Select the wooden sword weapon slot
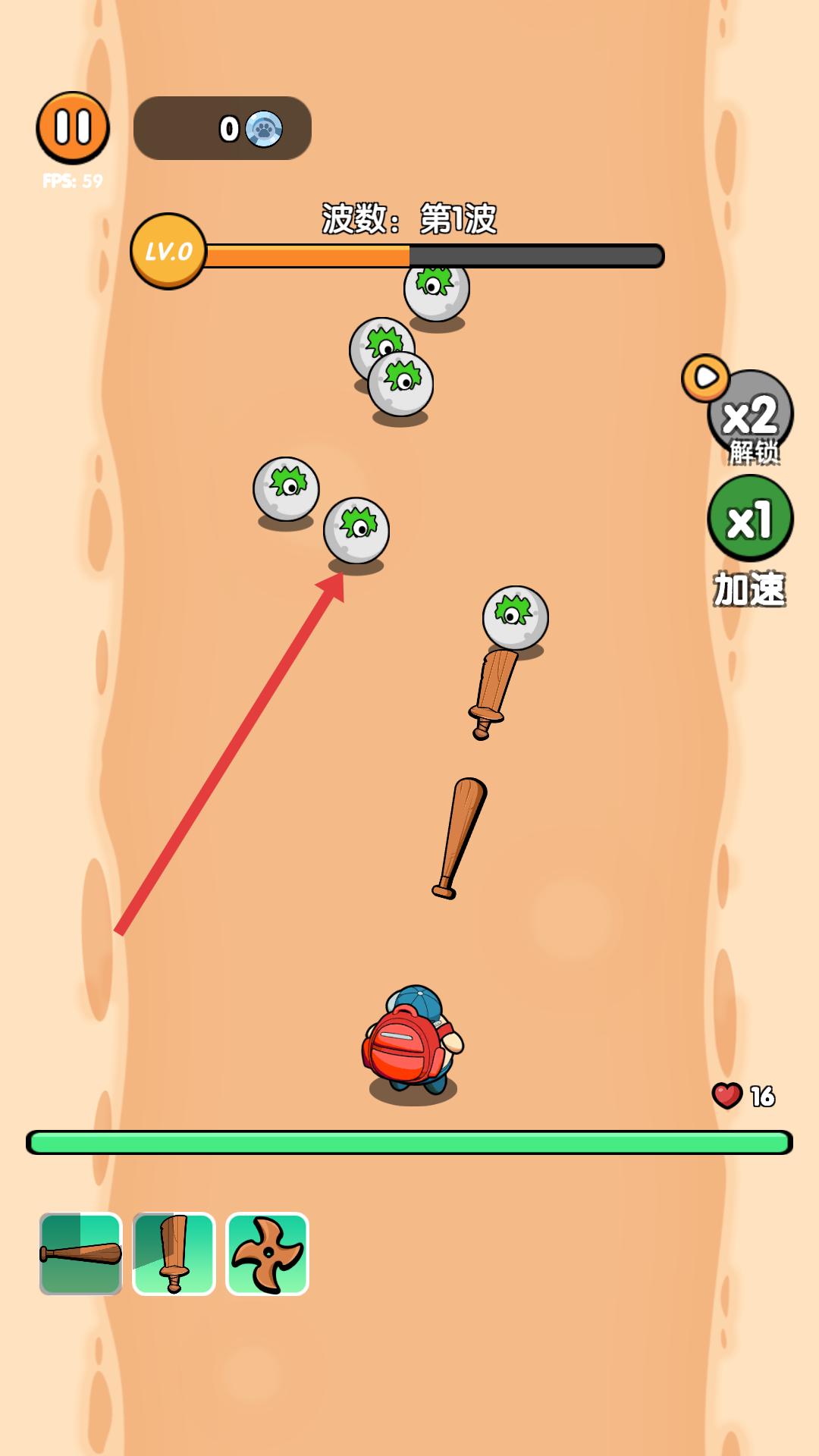 pyautogui.click(x=174, y=1254)
